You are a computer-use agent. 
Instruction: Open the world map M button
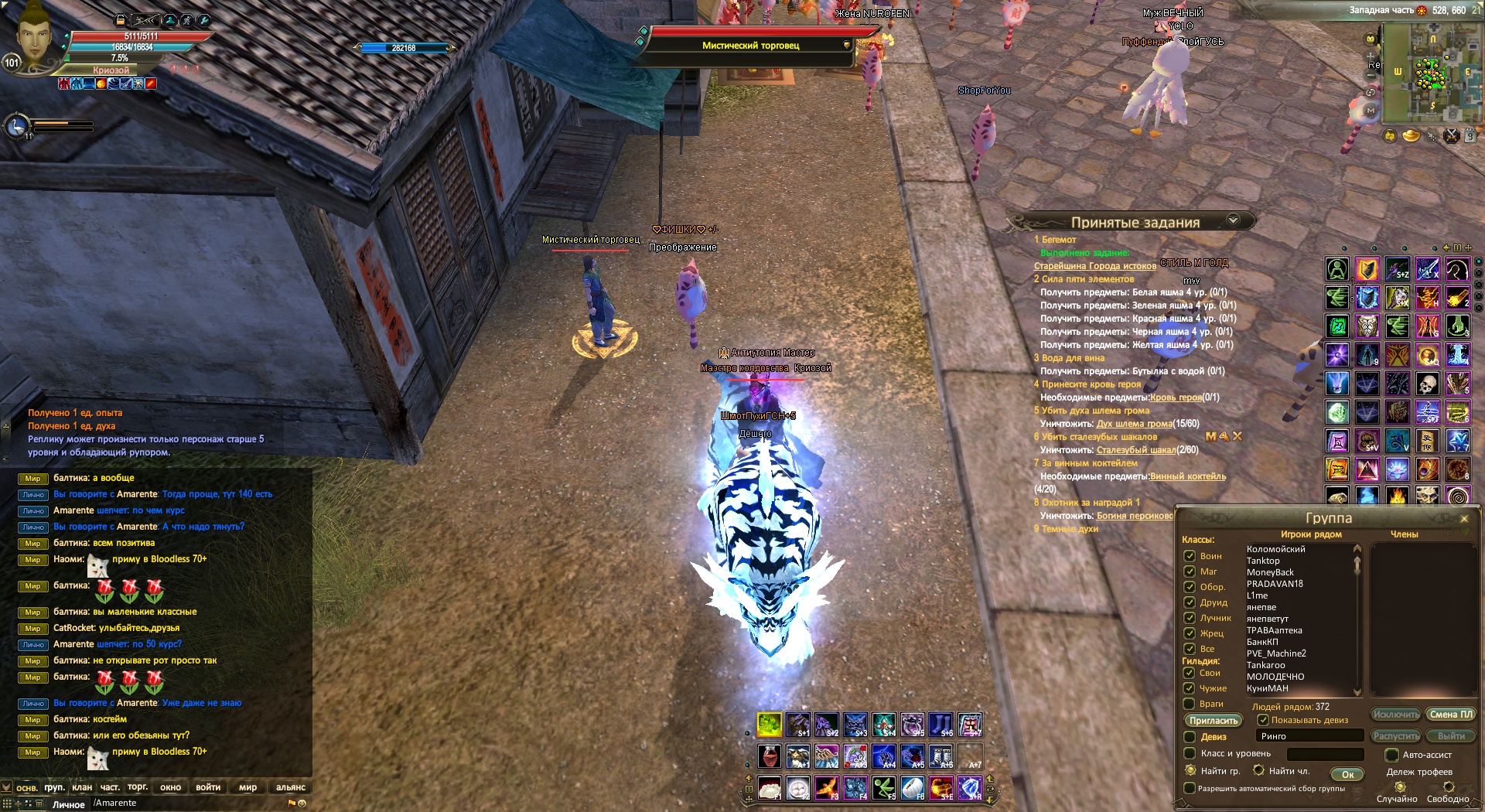tap(1371, 111)
